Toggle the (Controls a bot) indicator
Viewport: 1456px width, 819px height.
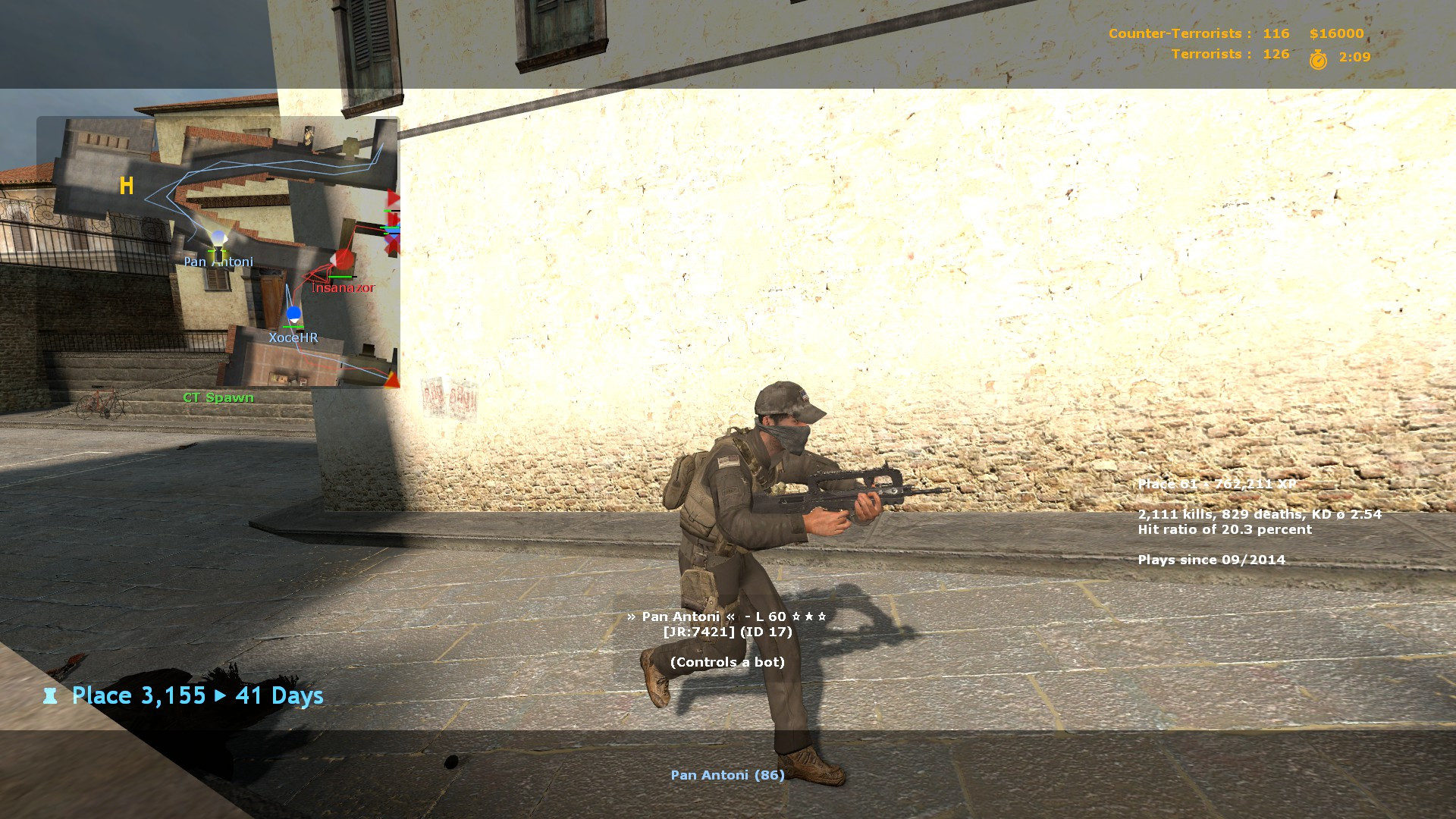(x=726, y=661)
